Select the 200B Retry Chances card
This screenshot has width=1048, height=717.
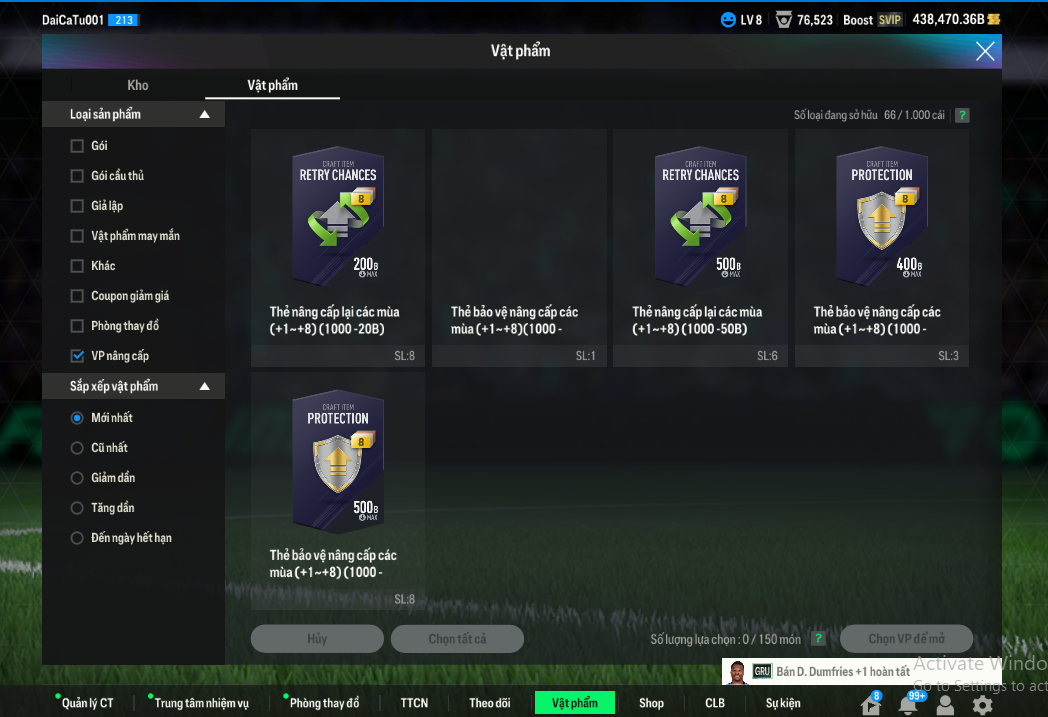[338, 247]
